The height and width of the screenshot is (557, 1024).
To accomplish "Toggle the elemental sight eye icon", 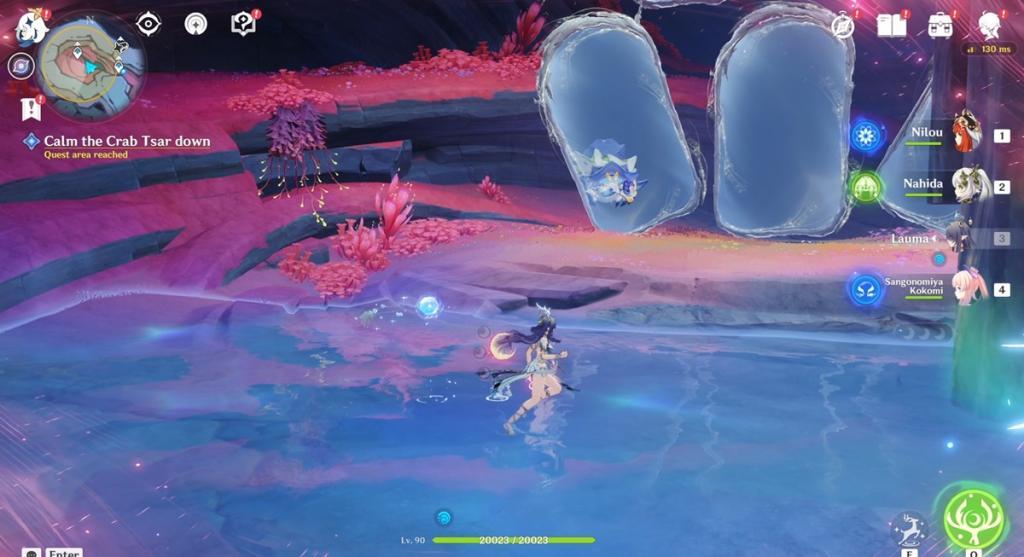I will [x=148, y=24].
